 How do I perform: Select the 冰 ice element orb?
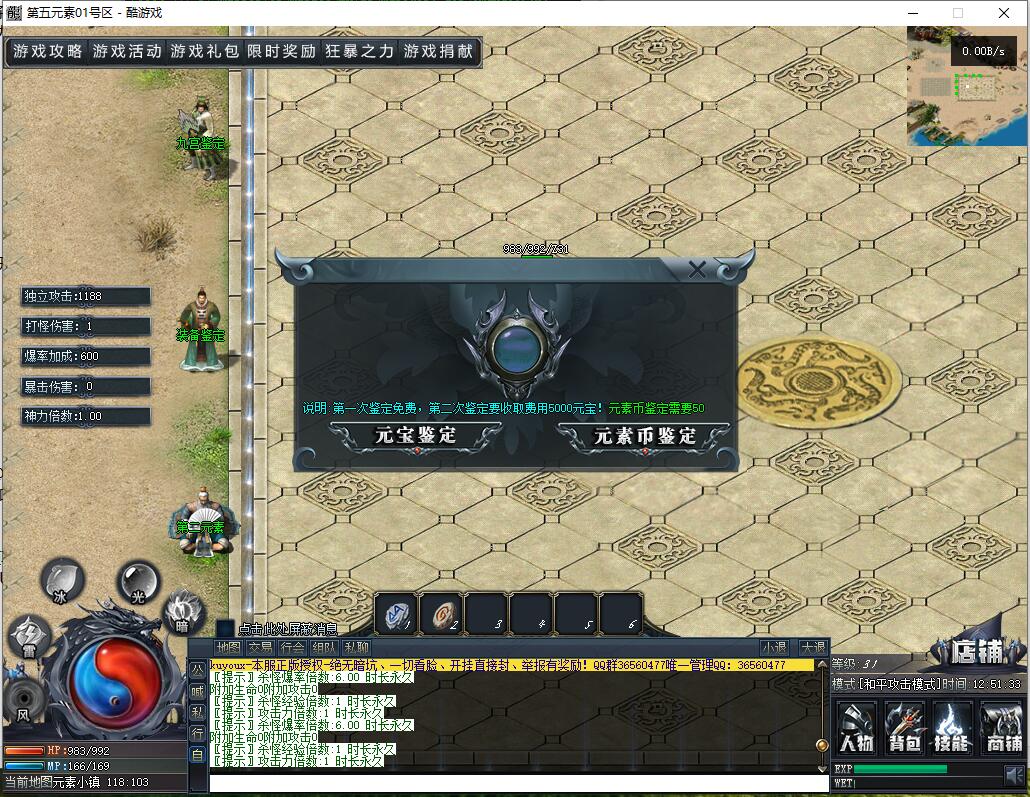(x=62, y=579)
